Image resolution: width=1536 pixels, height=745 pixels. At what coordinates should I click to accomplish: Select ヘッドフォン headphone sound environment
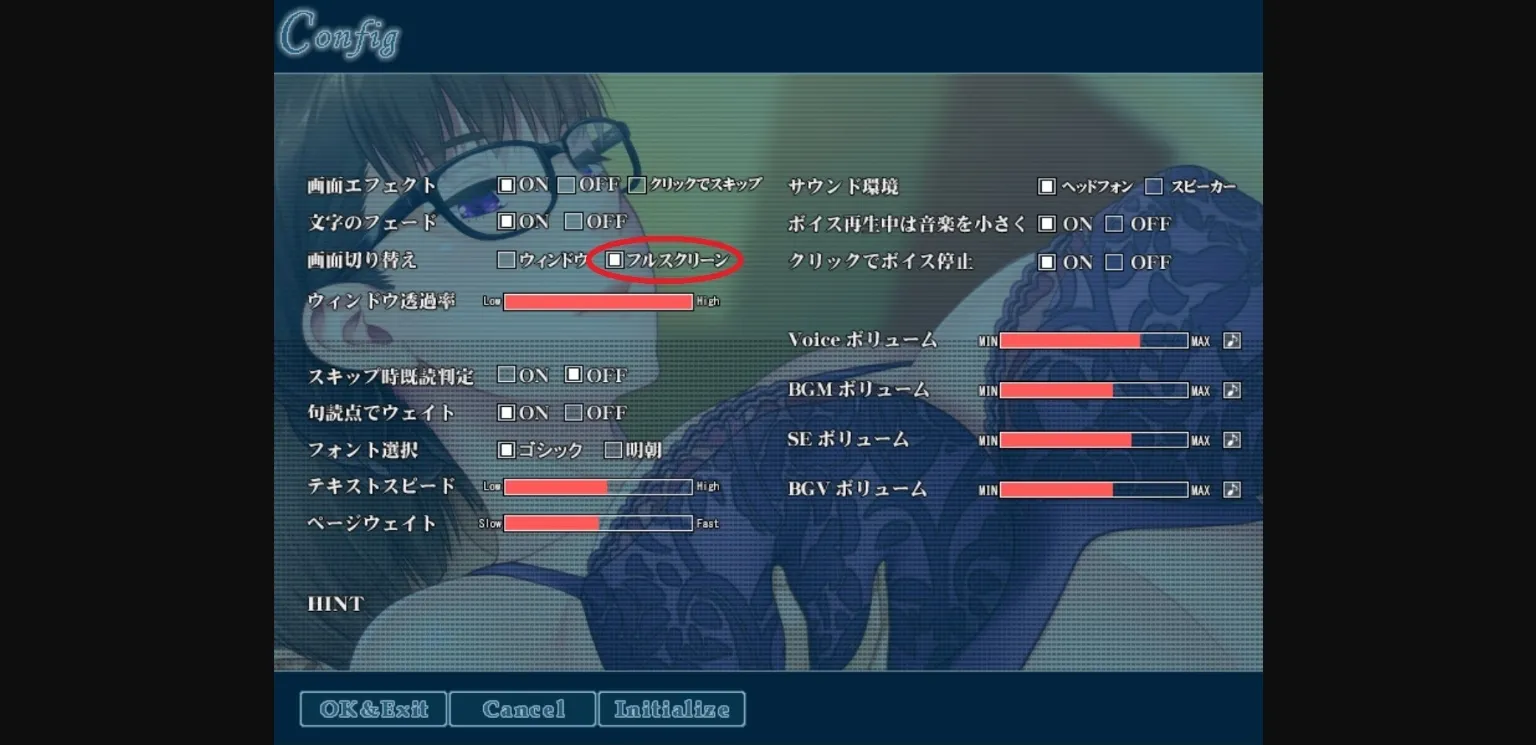1047,186
